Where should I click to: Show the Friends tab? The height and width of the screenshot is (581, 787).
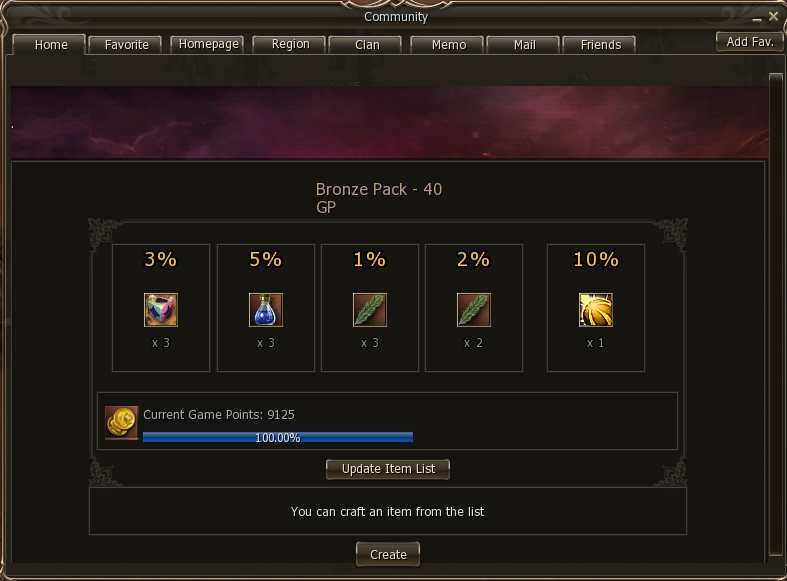coord(600,45)
